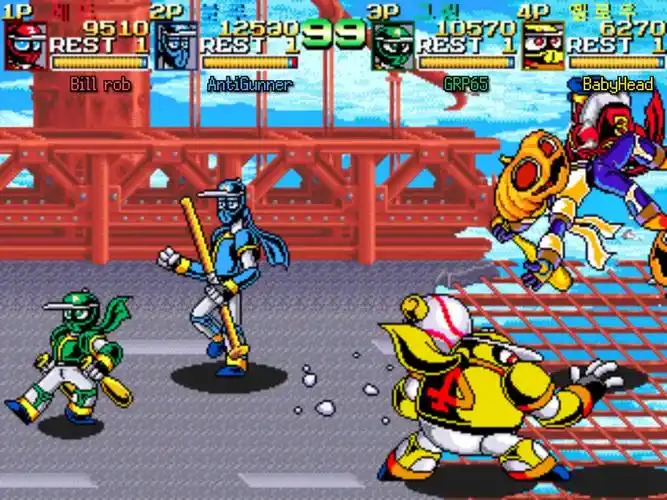Select the Bill rob player name
Image resolution: width=667 pixels, height=500 pixels.
100,85
